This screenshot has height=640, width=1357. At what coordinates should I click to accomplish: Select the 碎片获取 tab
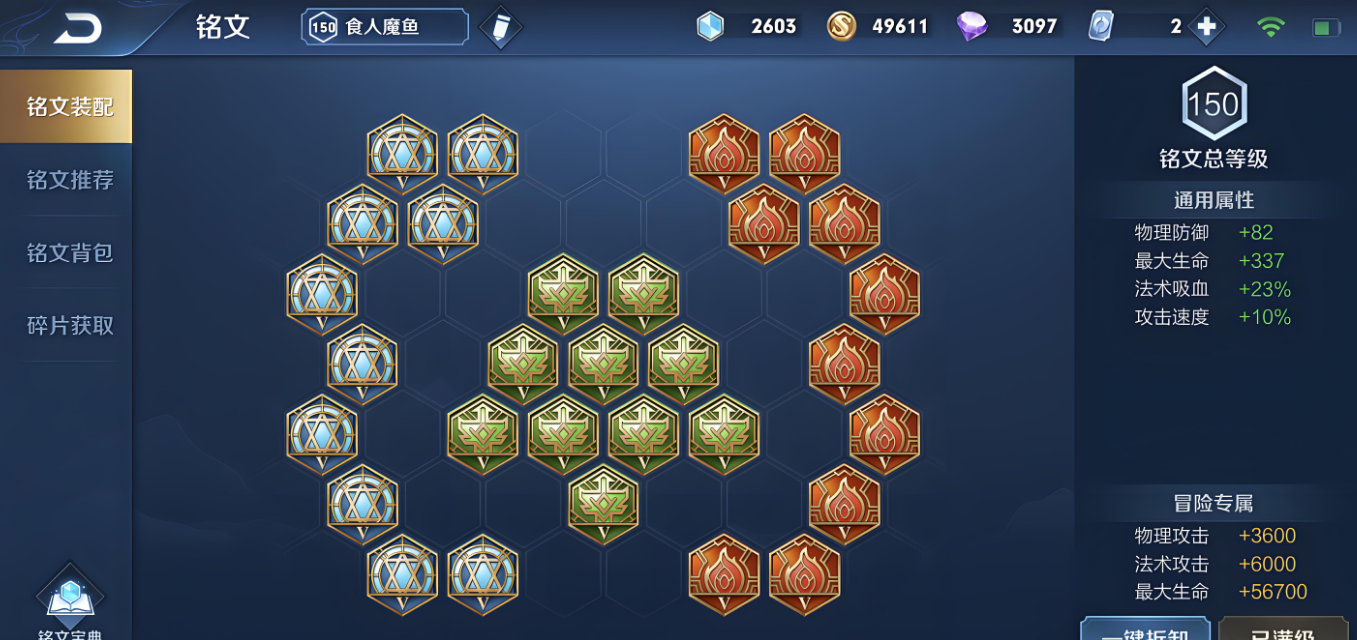(x=69, y=326)
